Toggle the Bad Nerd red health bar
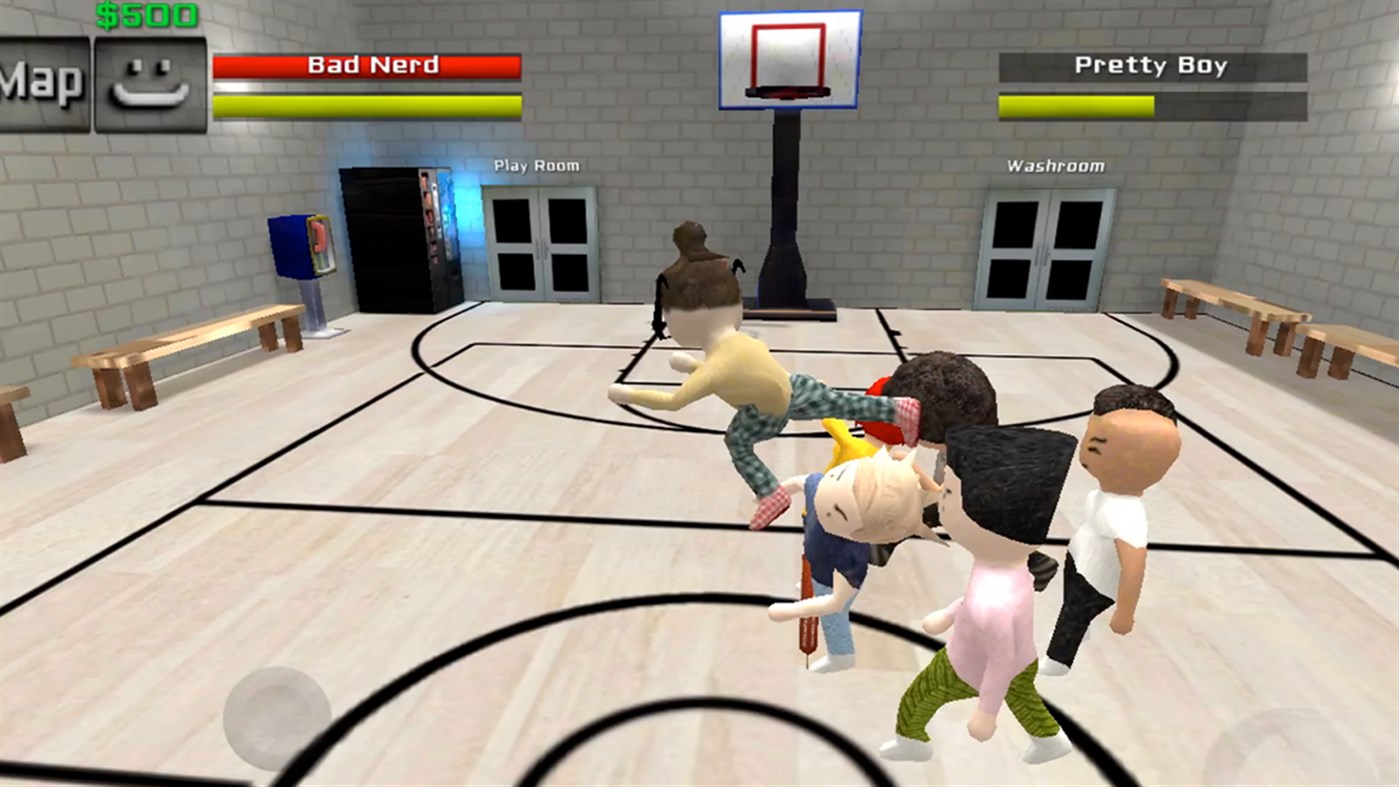Screen dimensions: 1399x787 (366, 66)
